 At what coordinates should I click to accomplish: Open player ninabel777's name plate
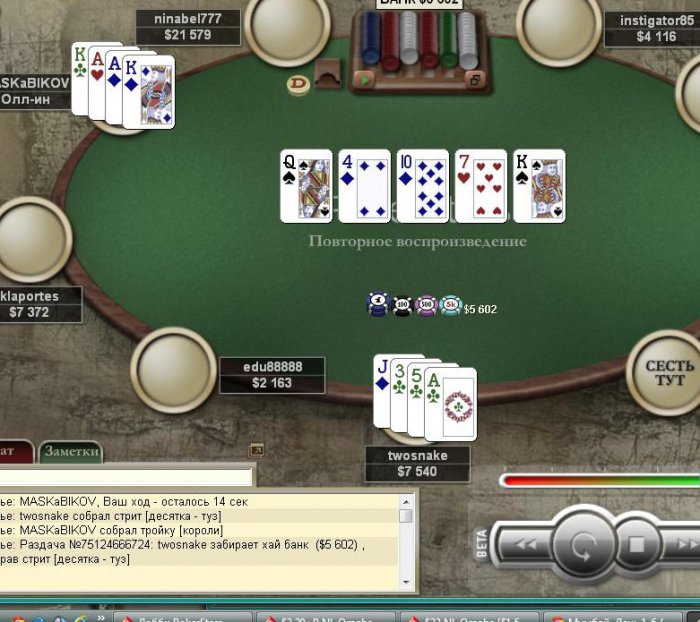188,27
